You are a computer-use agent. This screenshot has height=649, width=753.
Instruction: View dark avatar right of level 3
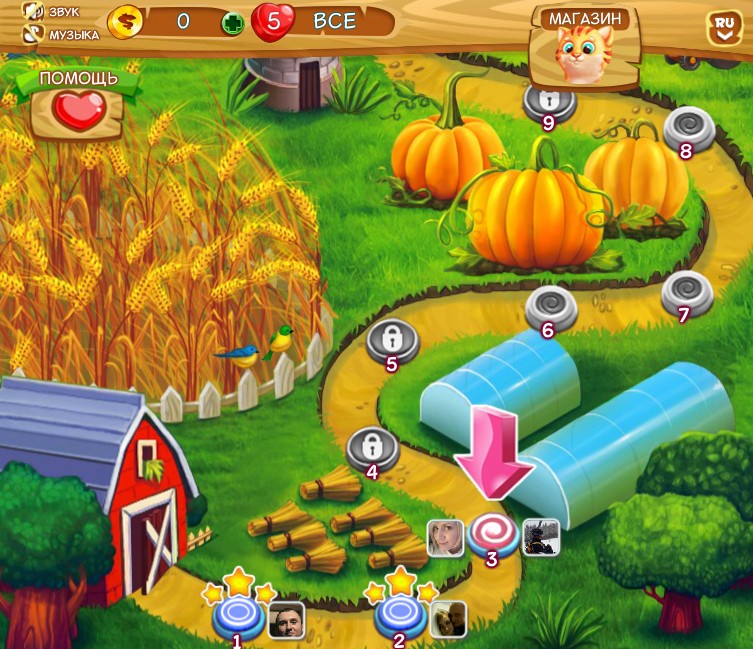pyautogui.click(x=541, y=538)
